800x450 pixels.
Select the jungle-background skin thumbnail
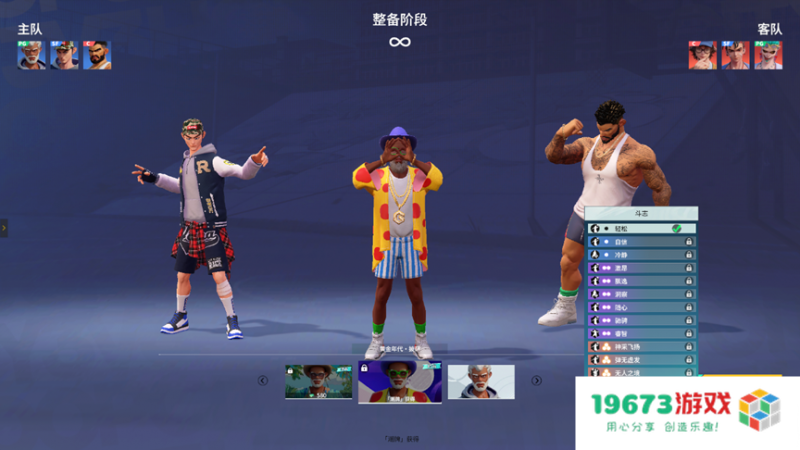319,382
